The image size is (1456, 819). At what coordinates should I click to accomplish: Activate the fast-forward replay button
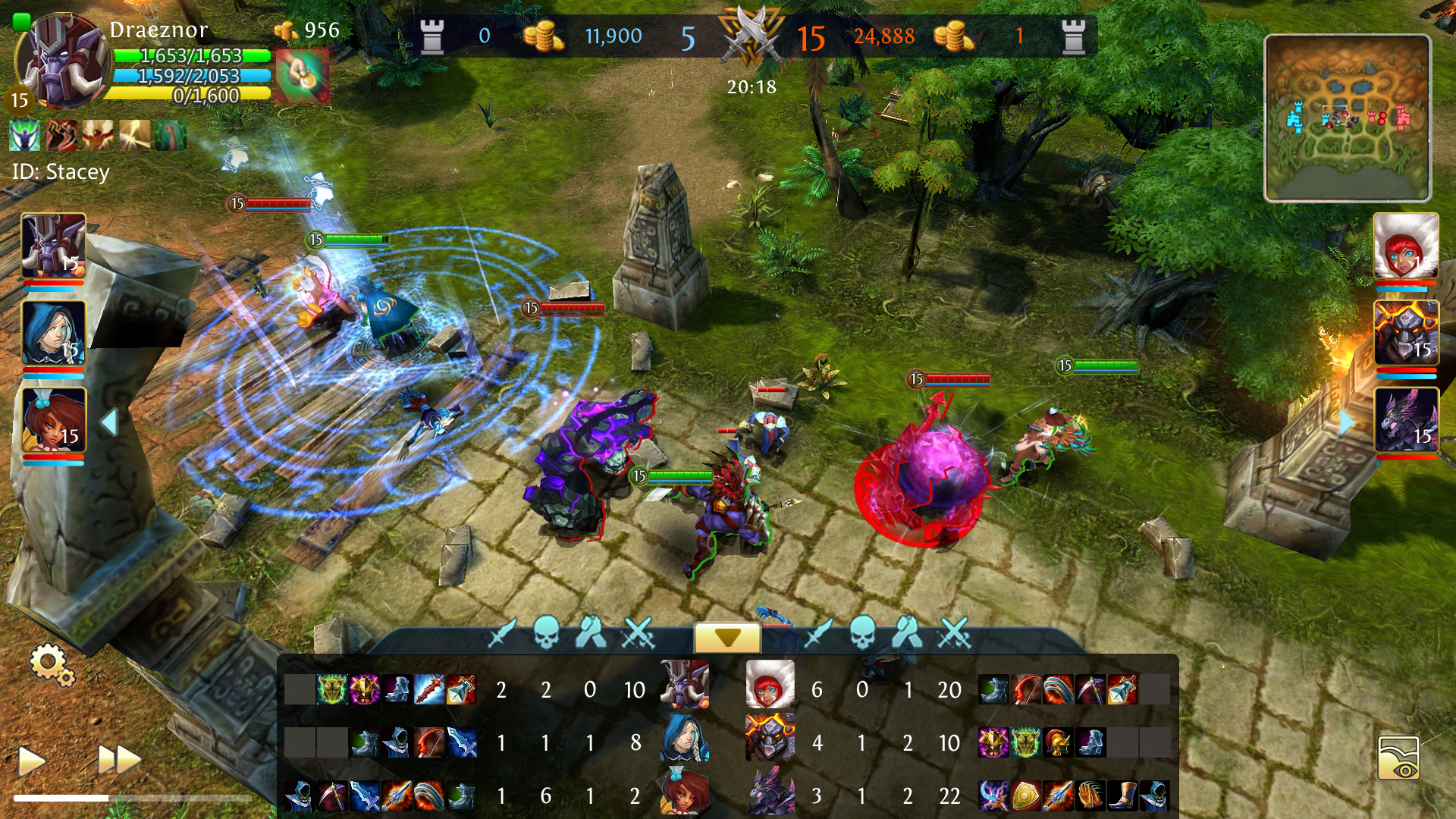pos(119,759)
